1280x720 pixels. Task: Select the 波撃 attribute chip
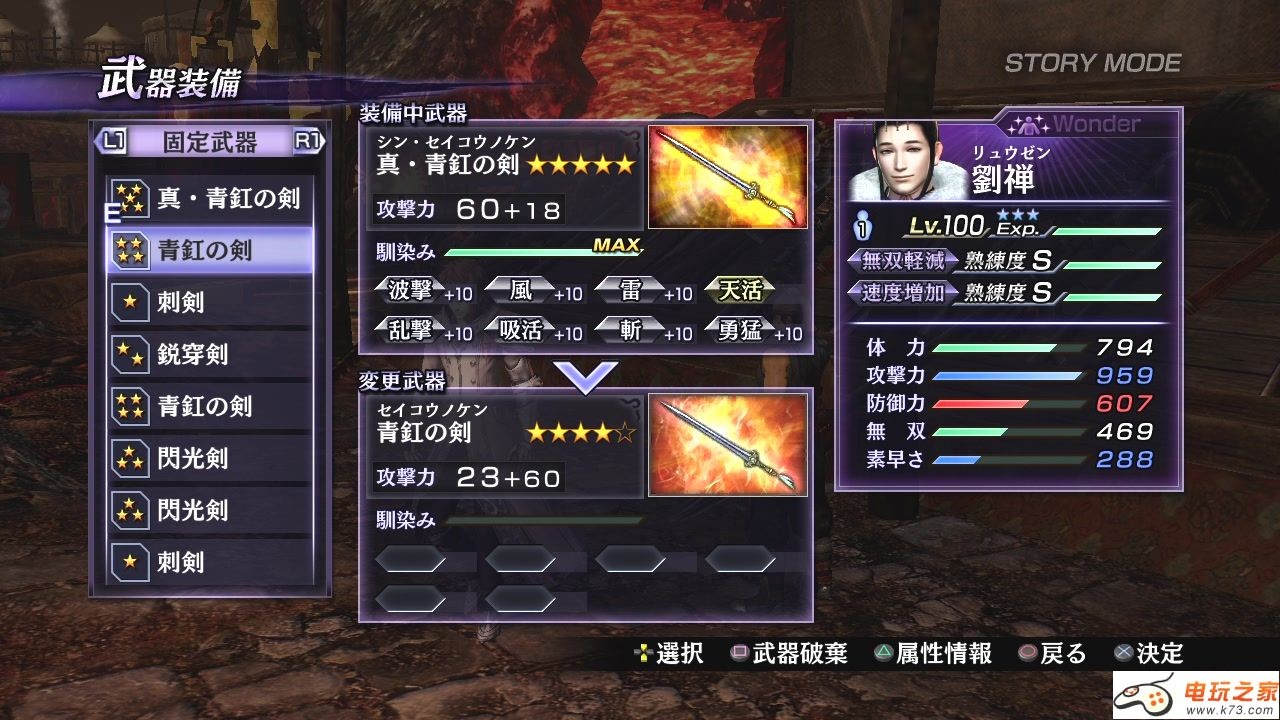413,291
